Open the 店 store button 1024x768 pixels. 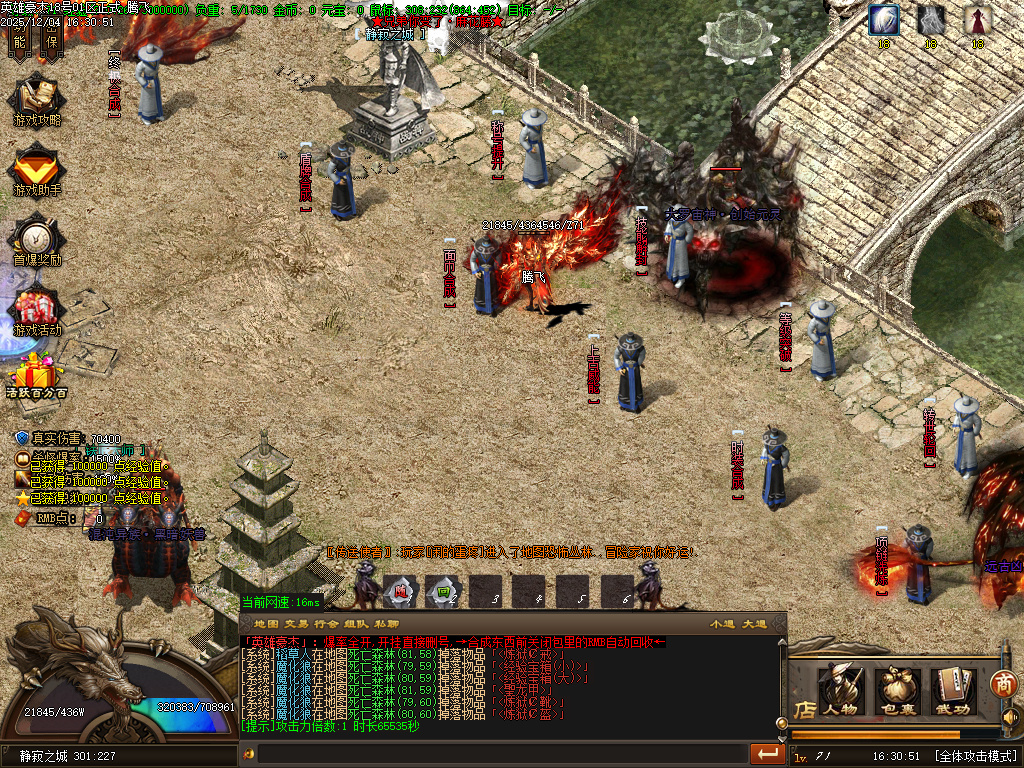(805, 708)
